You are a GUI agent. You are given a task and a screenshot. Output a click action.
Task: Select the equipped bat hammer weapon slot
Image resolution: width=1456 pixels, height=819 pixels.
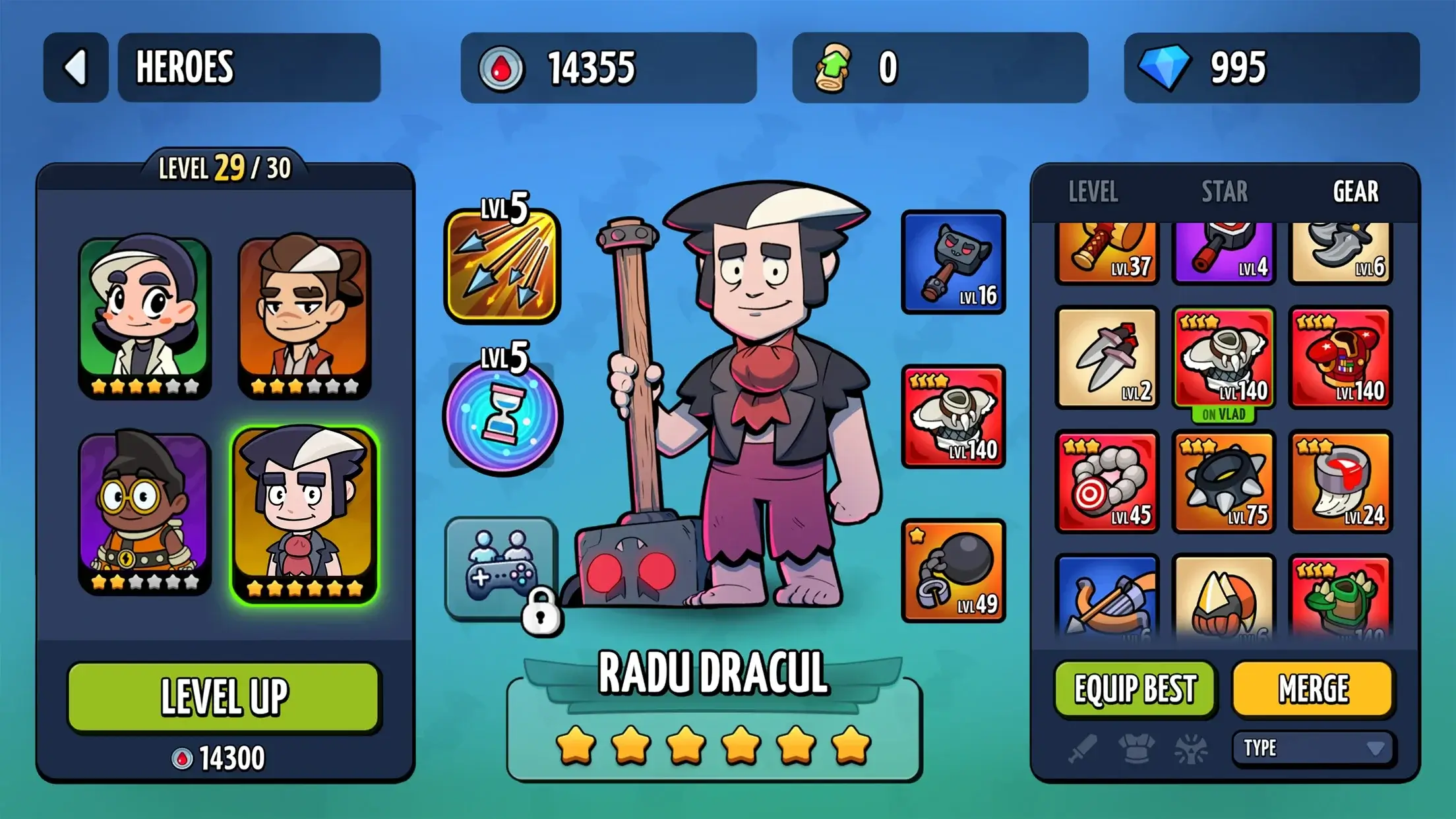(953, 262)
